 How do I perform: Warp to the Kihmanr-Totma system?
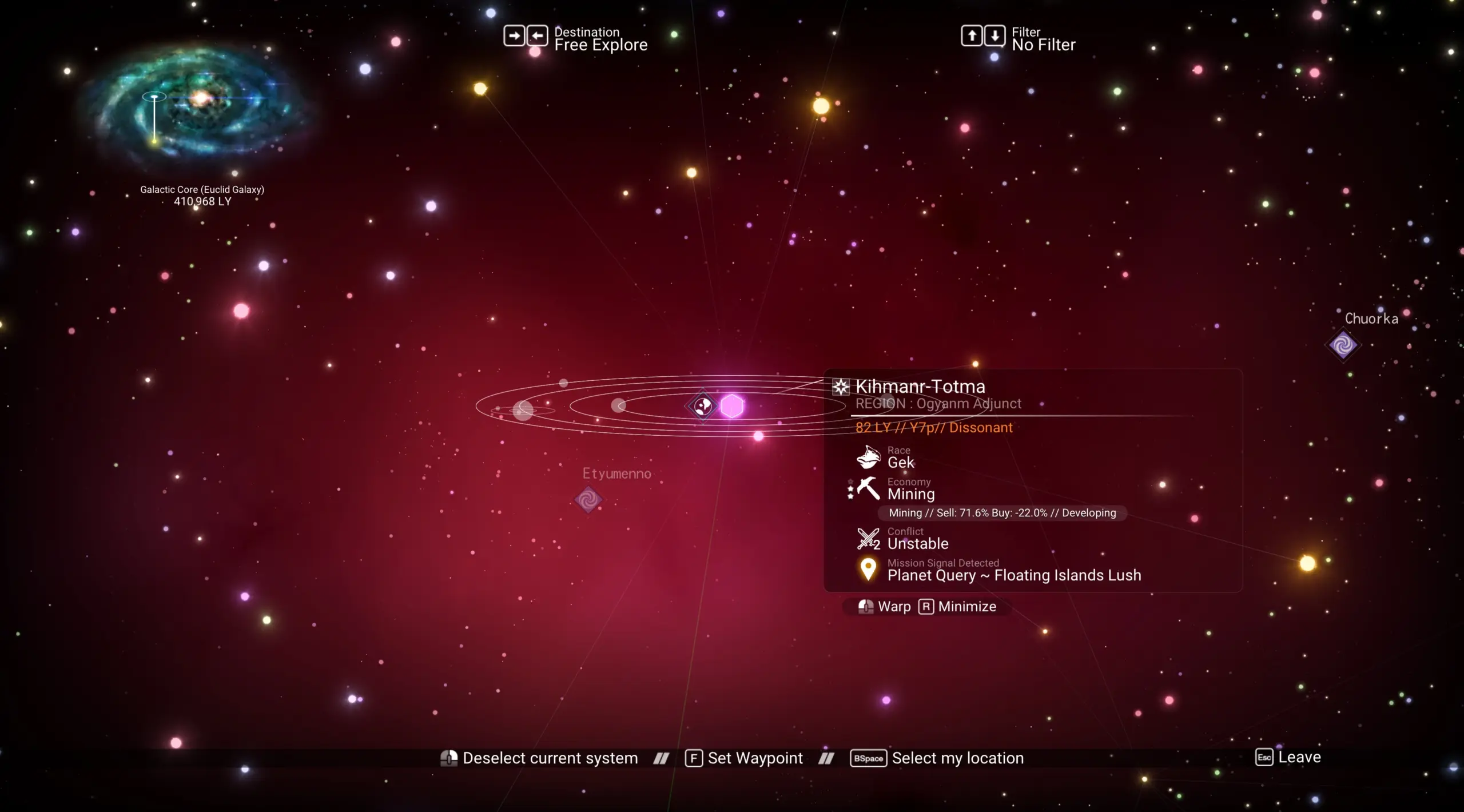click(884, 607)
